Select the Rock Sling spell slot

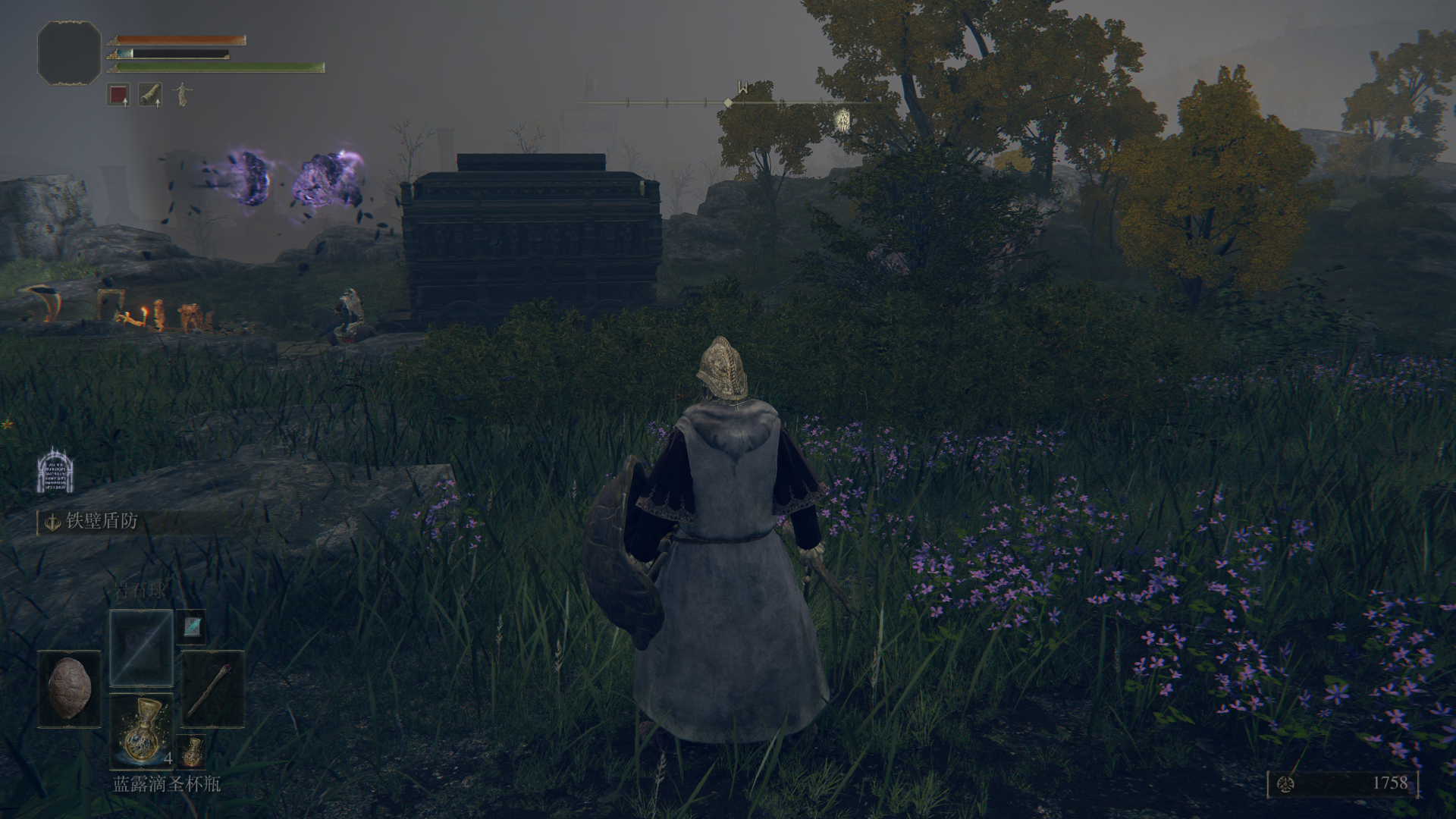tap(142, 648)
